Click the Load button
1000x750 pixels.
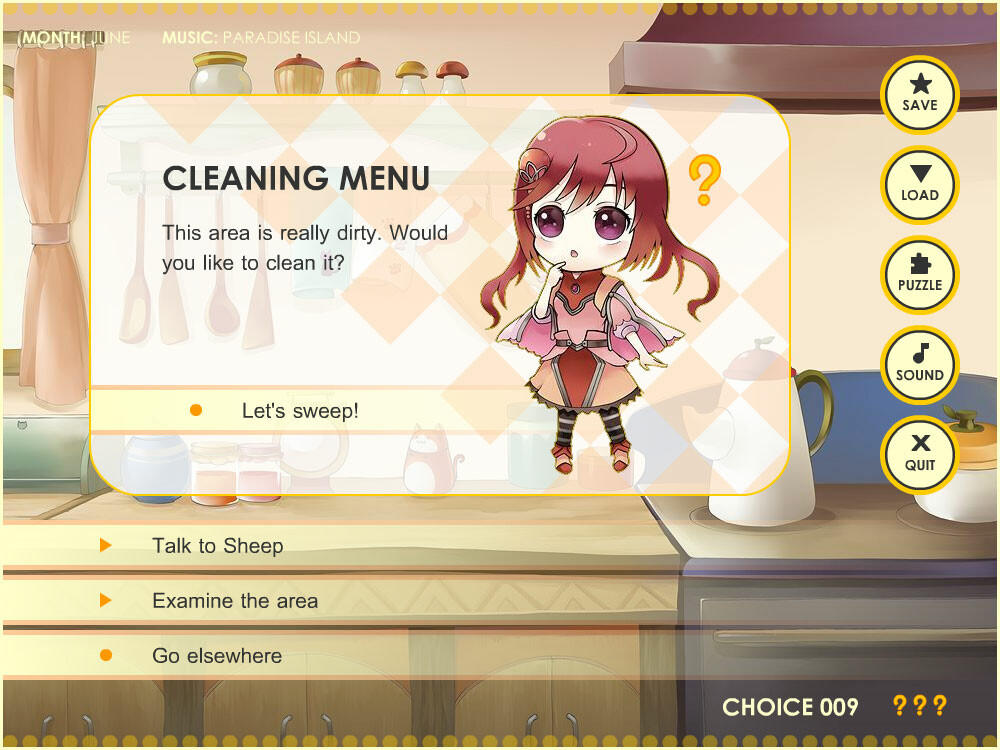[x=919, y=185]
